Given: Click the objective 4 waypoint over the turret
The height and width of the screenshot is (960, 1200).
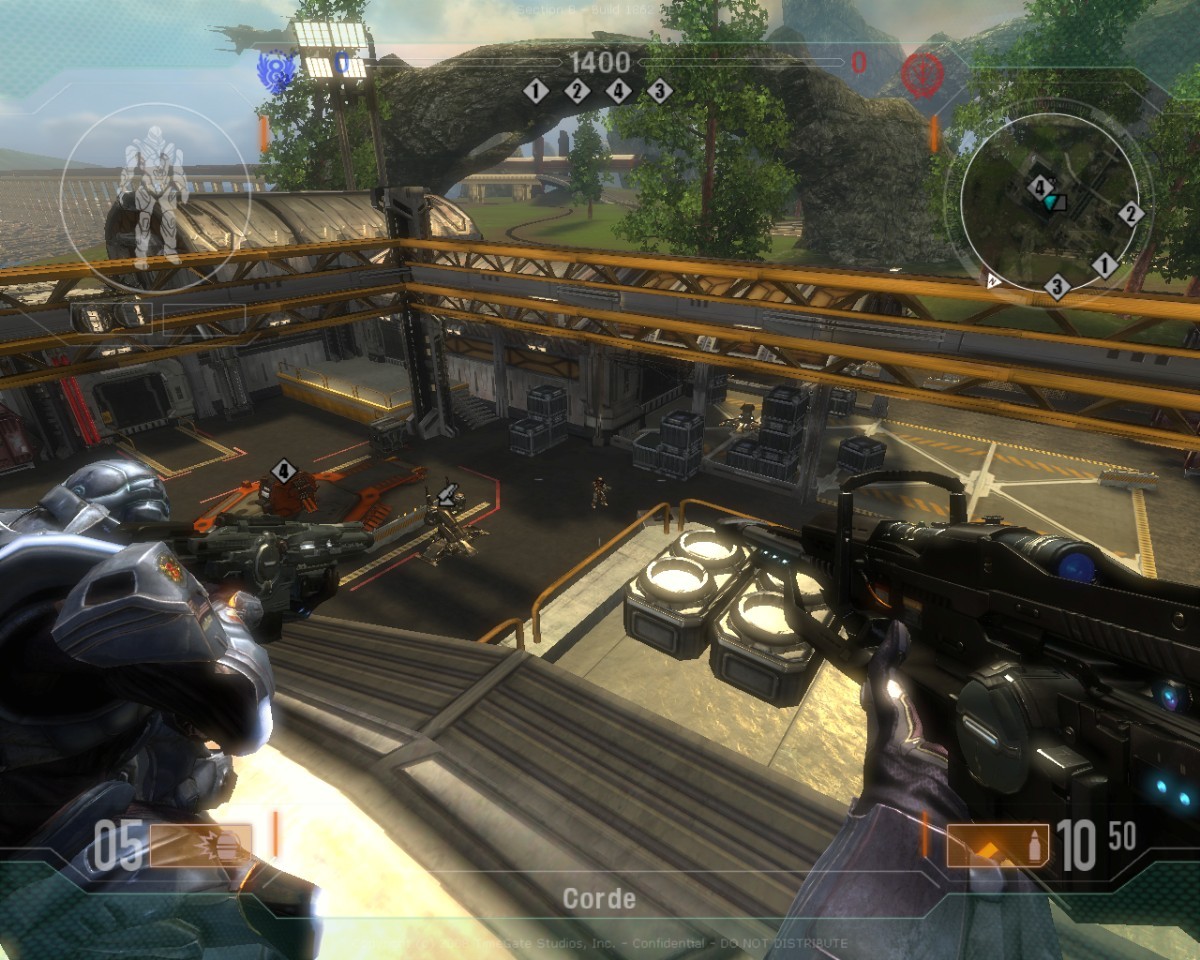Looking at the screenshot, I should [x=284, y=470].
